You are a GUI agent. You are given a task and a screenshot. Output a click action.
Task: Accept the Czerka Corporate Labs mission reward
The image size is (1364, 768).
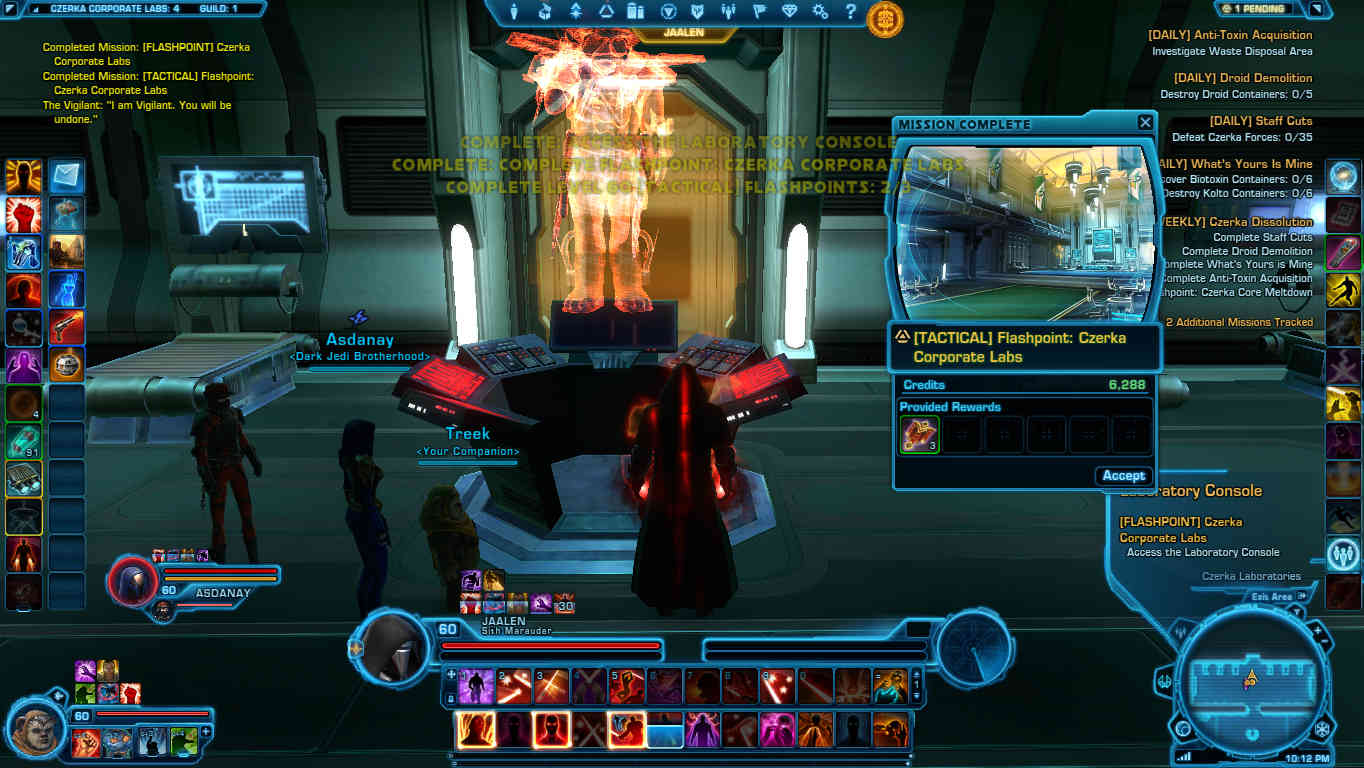(x=1123, y=476)
